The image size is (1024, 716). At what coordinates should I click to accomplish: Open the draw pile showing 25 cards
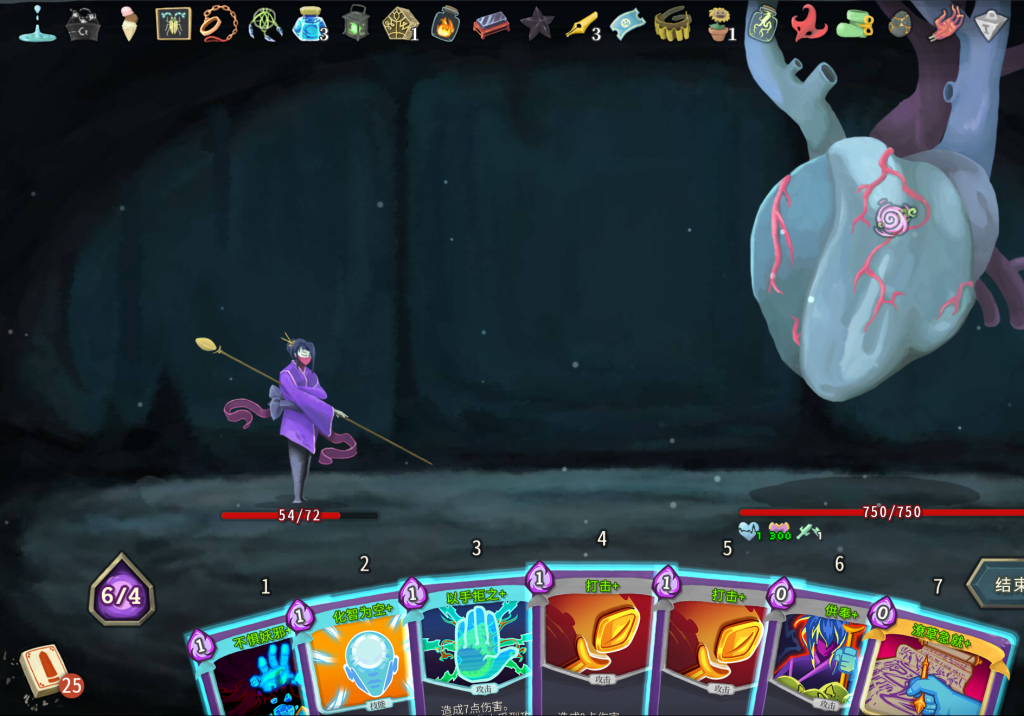click(x=44, y=671)
